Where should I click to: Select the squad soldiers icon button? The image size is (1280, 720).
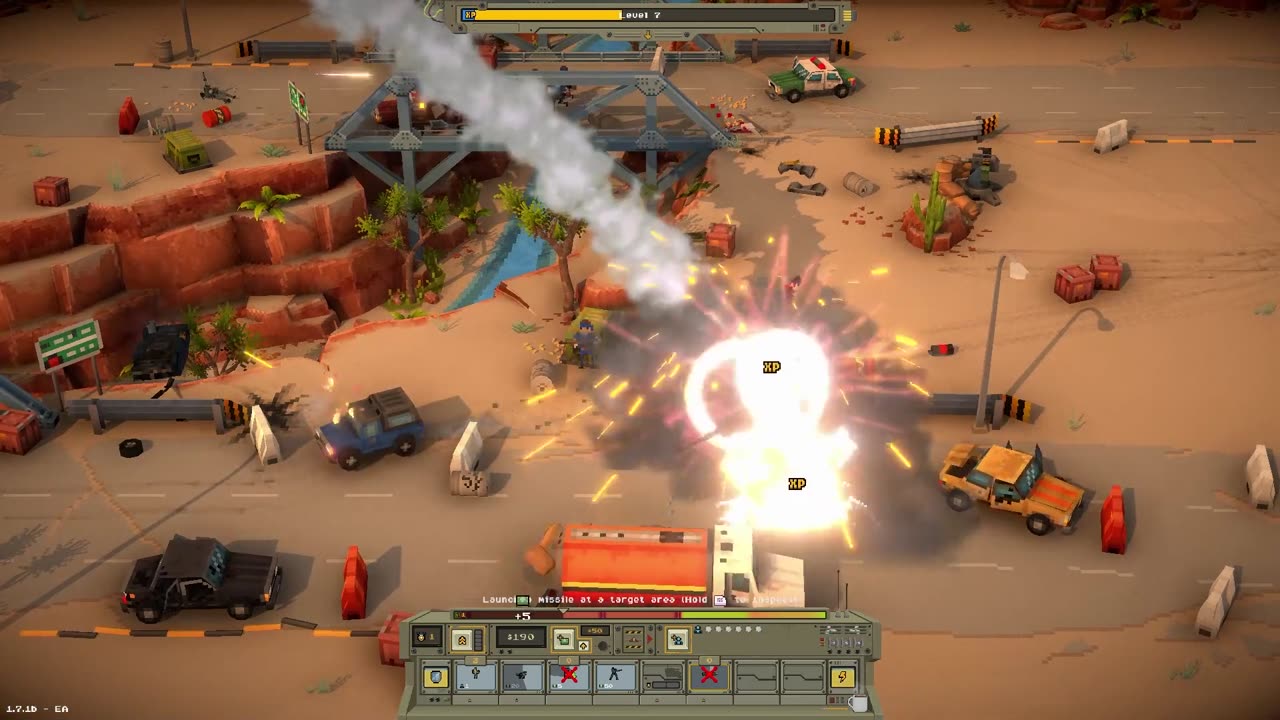[x=678, y=639]
